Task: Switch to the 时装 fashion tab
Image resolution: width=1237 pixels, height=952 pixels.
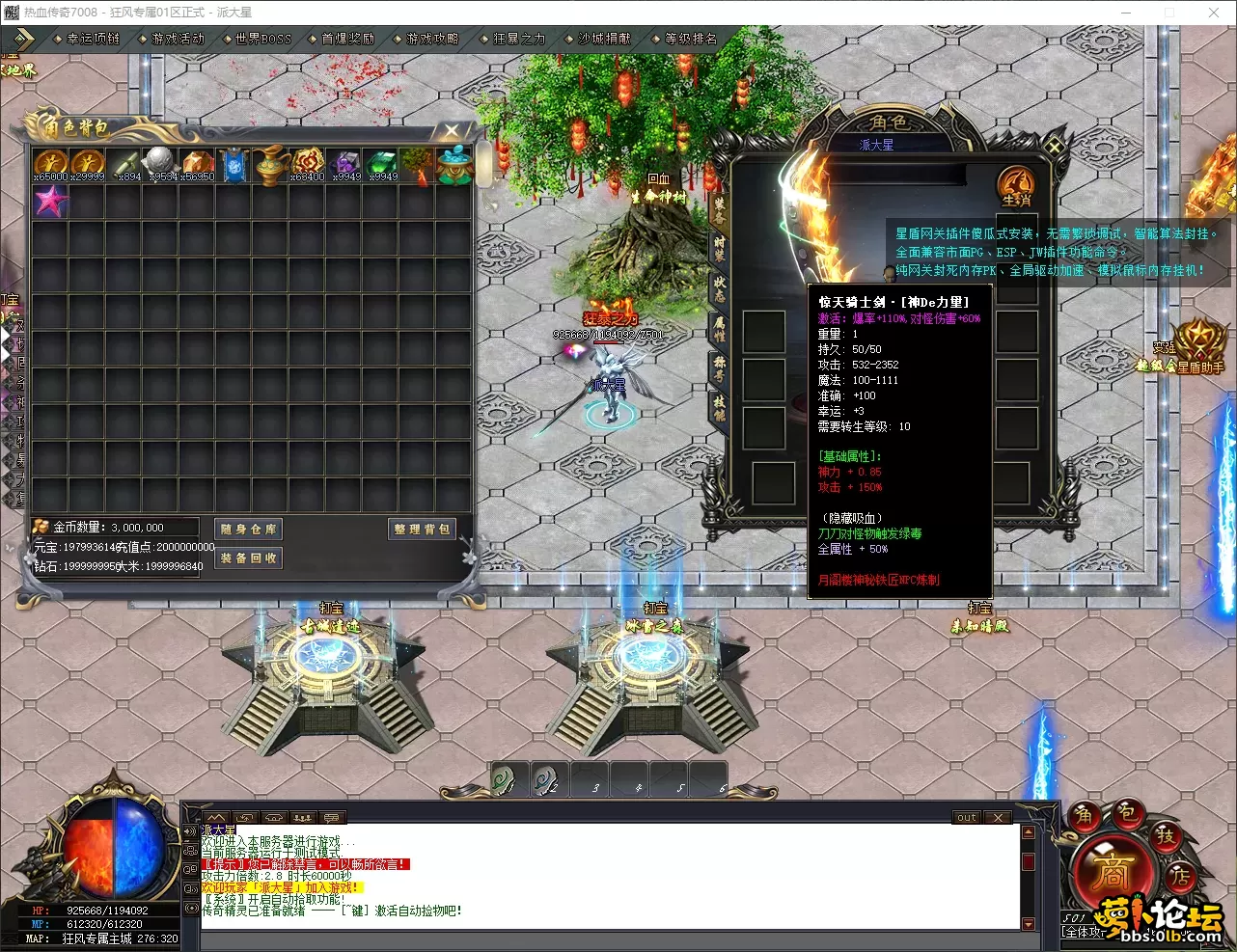Action: tap(719, 248)
